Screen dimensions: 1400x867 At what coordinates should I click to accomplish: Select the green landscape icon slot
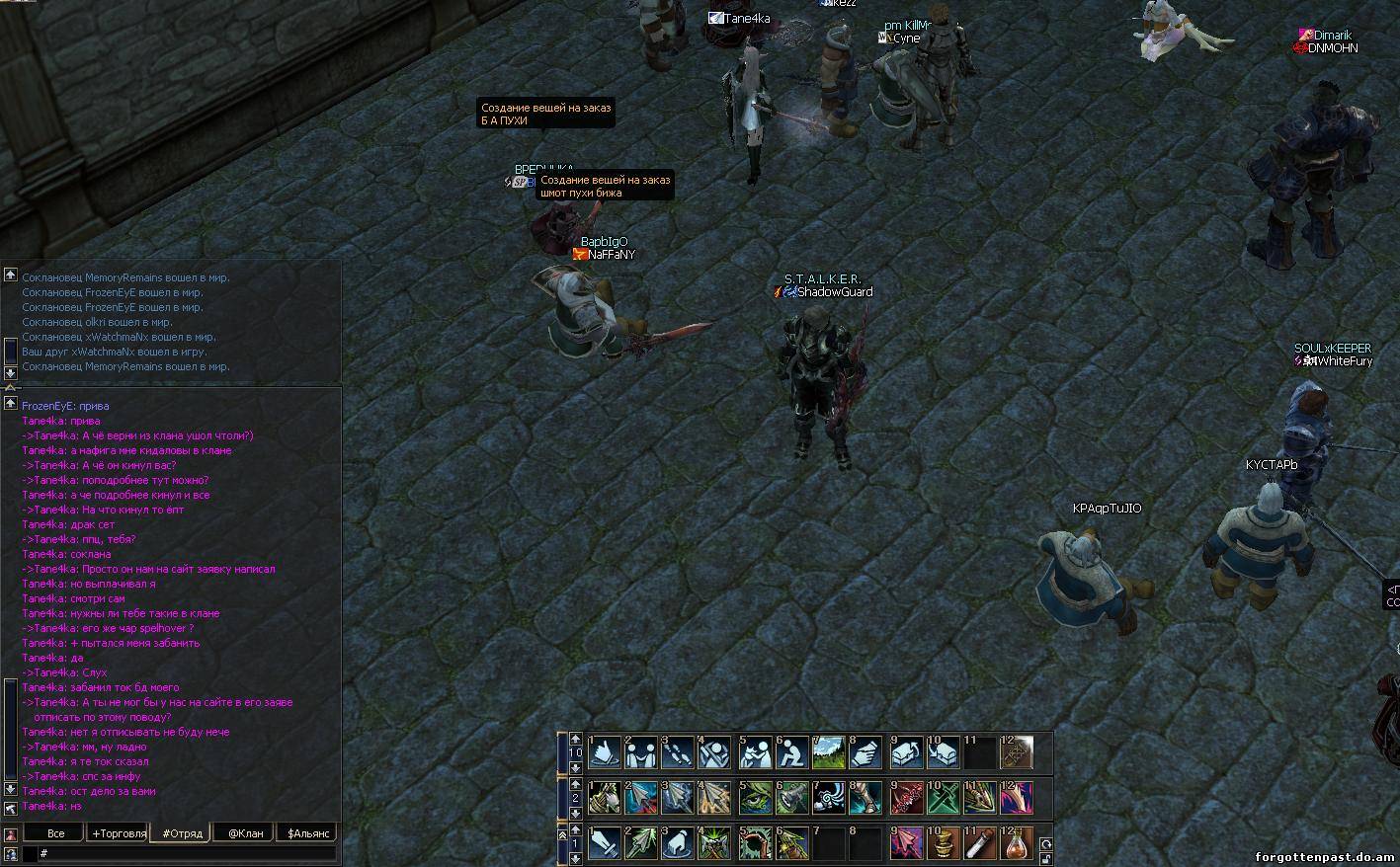(828, 753)
